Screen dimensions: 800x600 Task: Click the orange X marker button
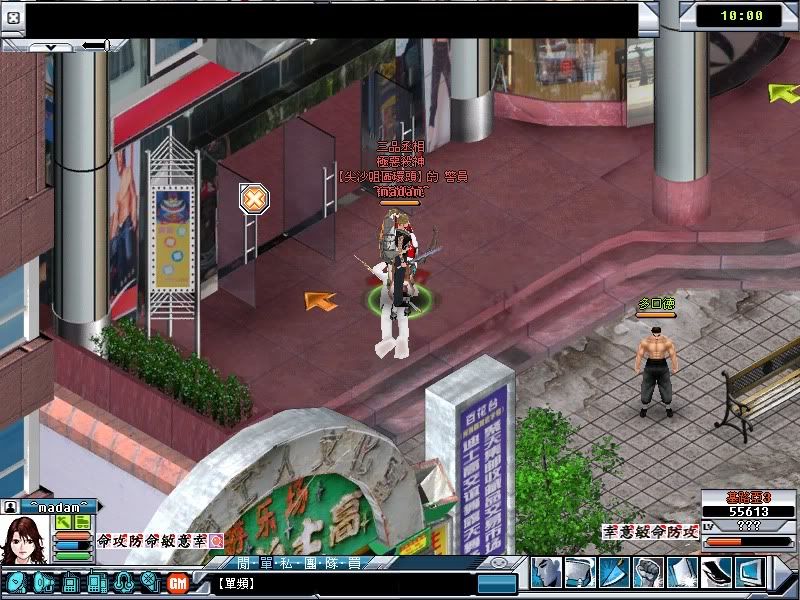254,198
